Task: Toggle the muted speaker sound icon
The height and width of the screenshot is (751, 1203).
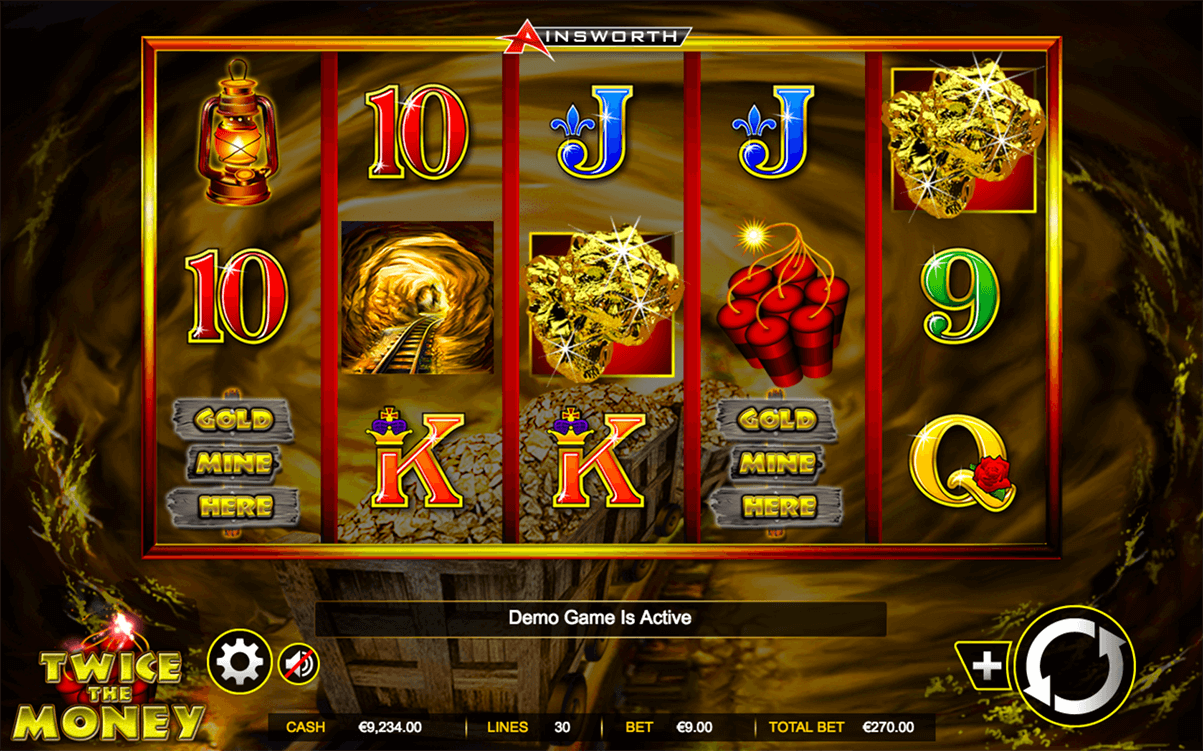Action: coord(298,663)
